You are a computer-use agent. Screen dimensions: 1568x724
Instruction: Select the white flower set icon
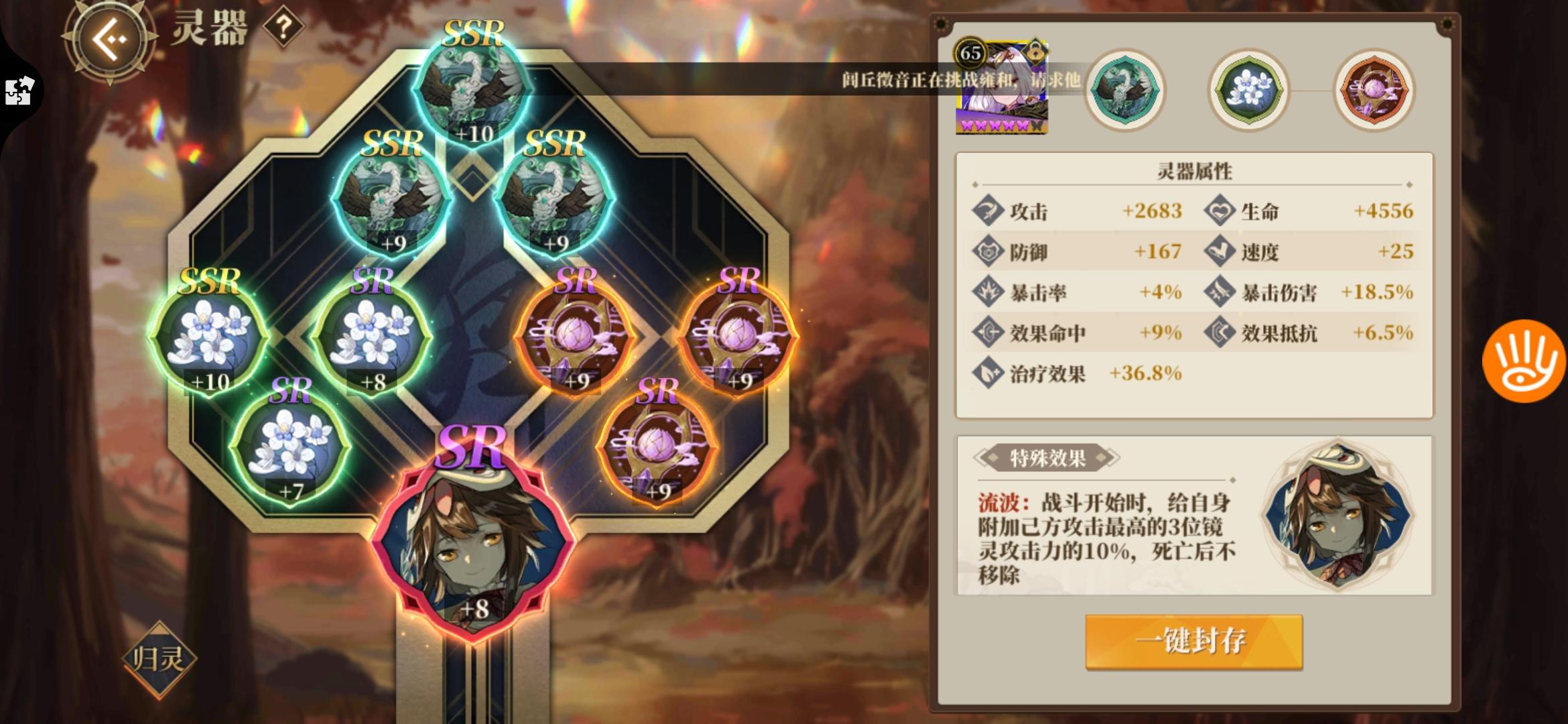point(1248,90)
